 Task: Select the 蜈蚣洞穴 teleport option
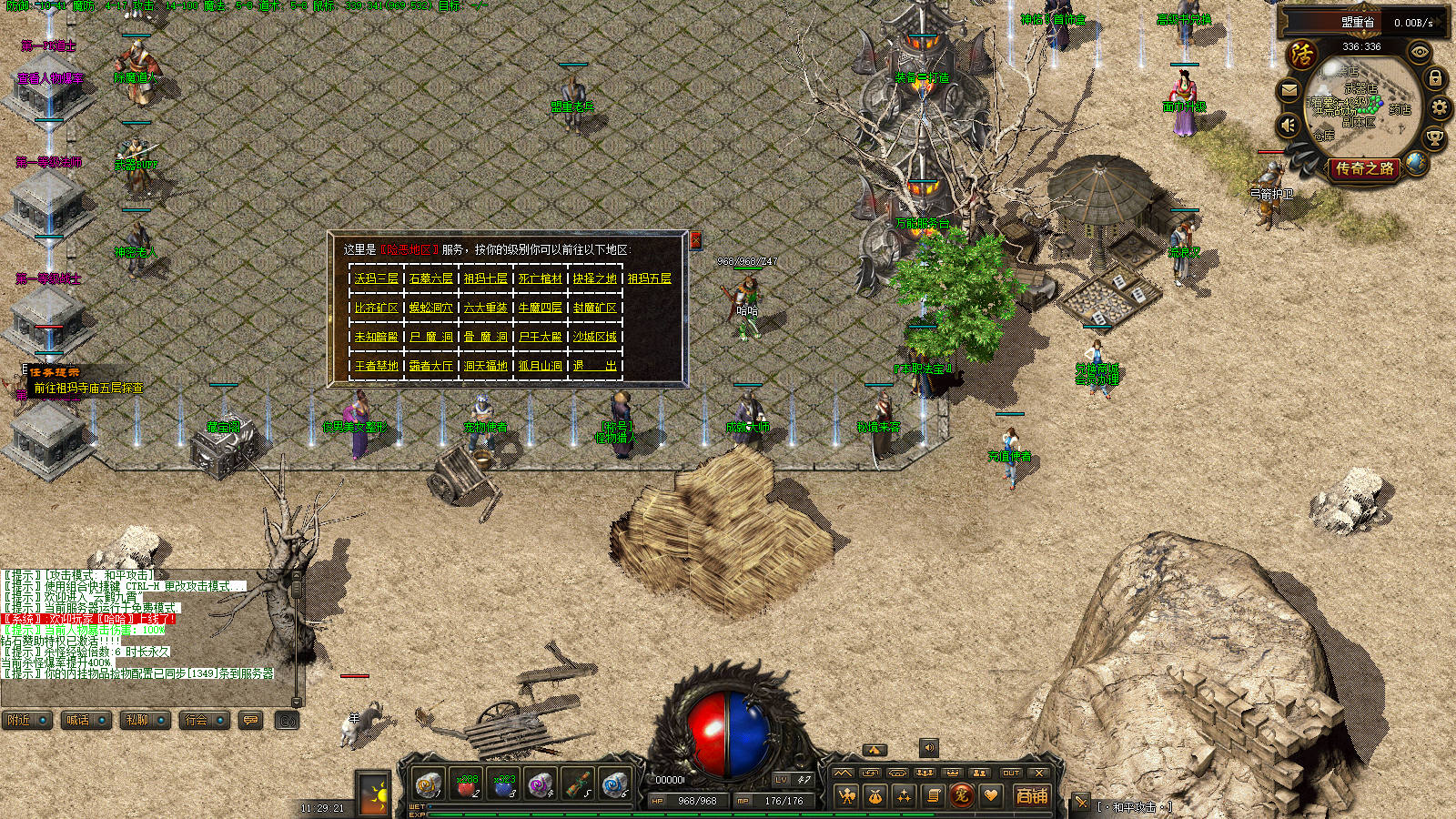pos(430,308)
